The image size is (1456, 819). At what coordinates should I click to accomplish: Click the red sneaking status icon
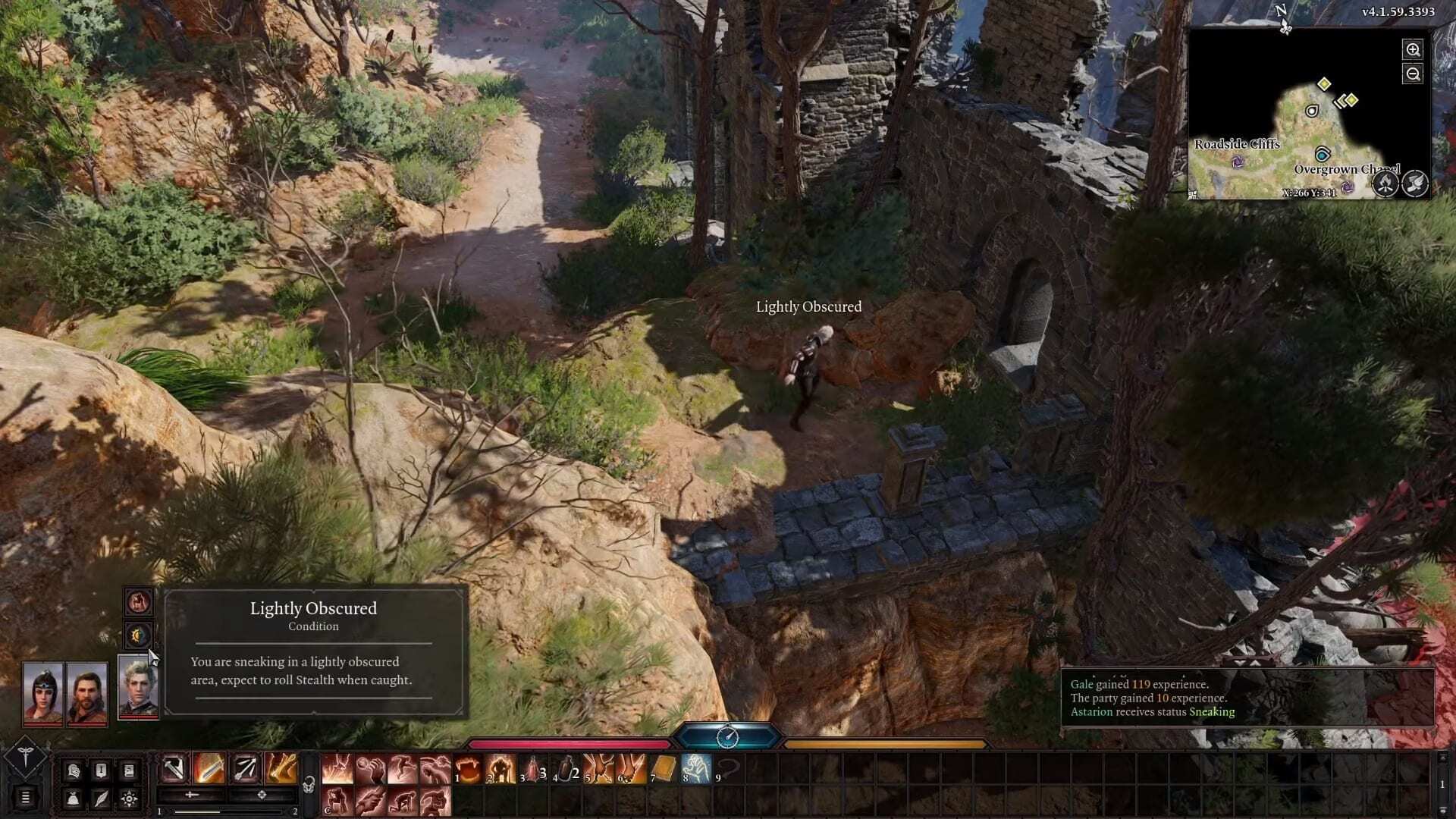(139, 603)
